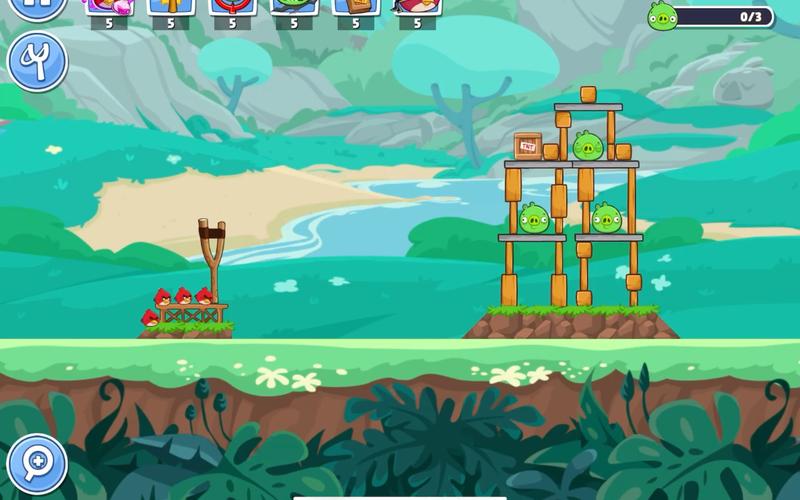Open the slingshot selection button

pyautogui.click(x=37, y=62)
